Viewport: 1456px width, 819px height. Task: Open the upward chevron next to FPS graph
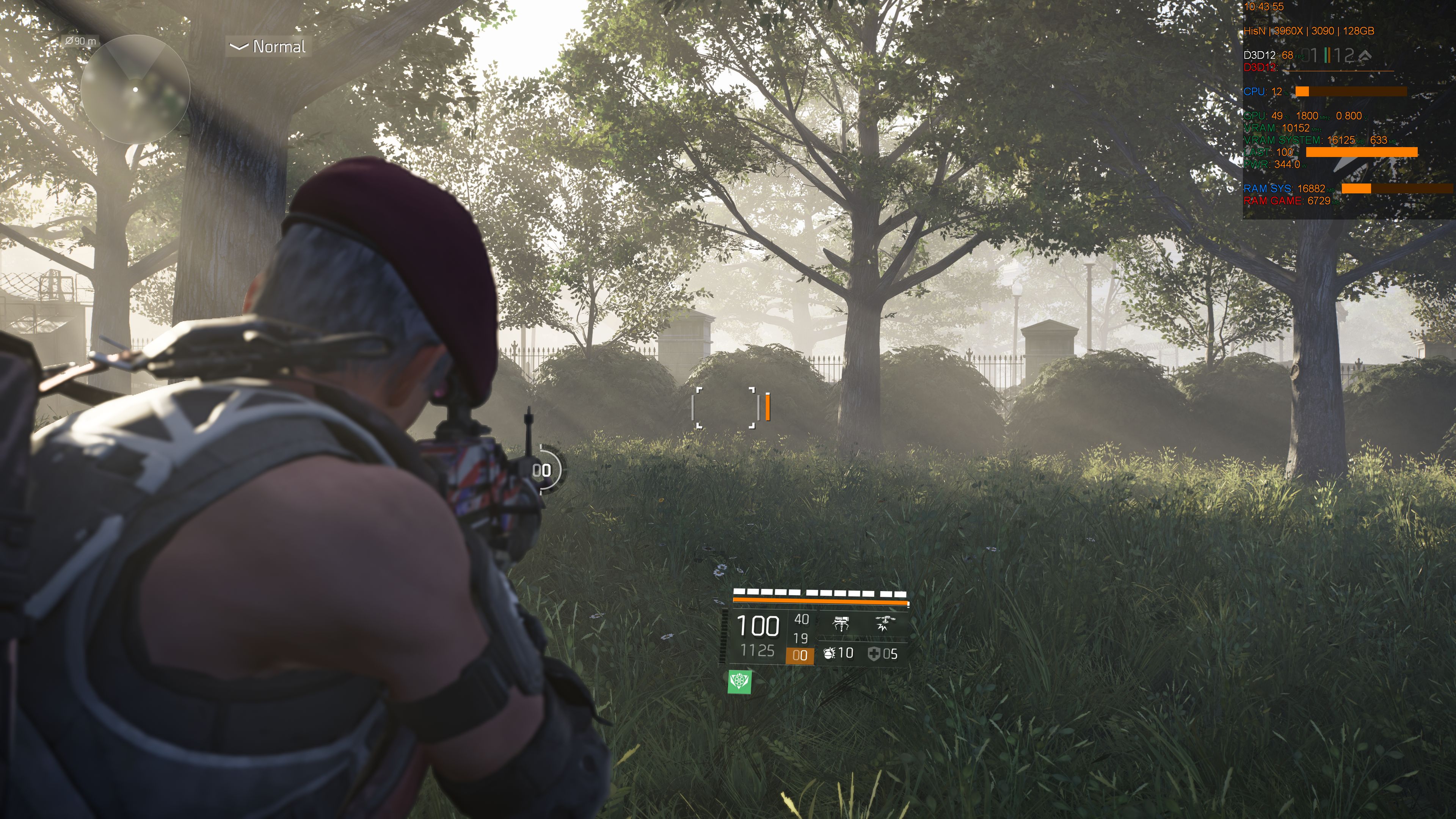(x=1365, y=55)
